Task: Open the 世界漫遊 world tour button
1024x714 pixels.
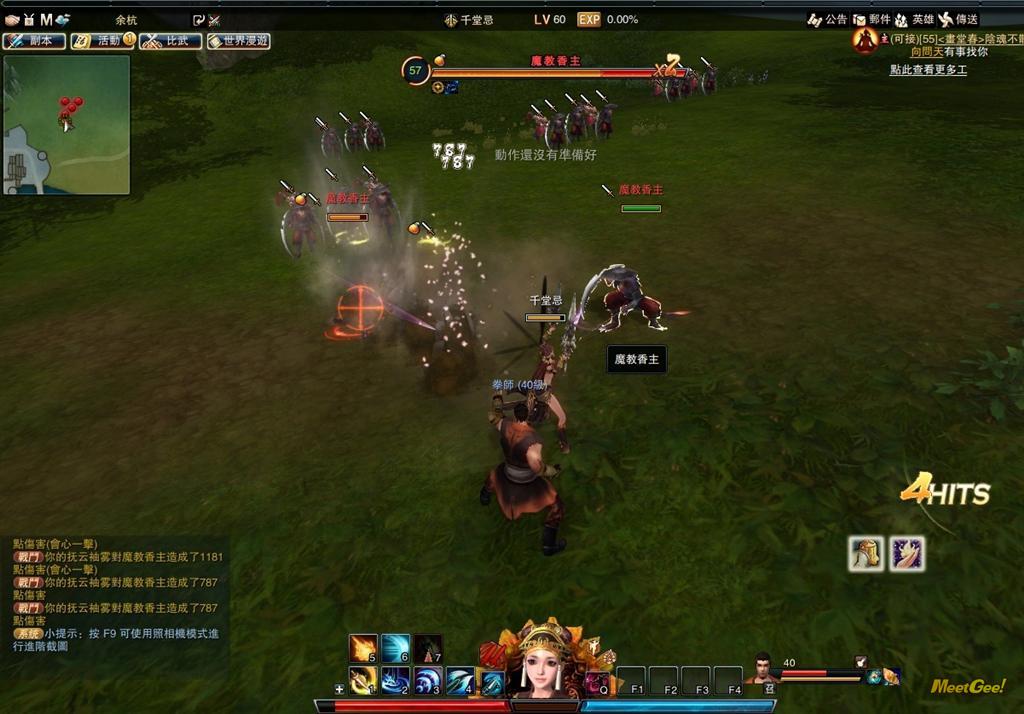Action: [238, 41]
